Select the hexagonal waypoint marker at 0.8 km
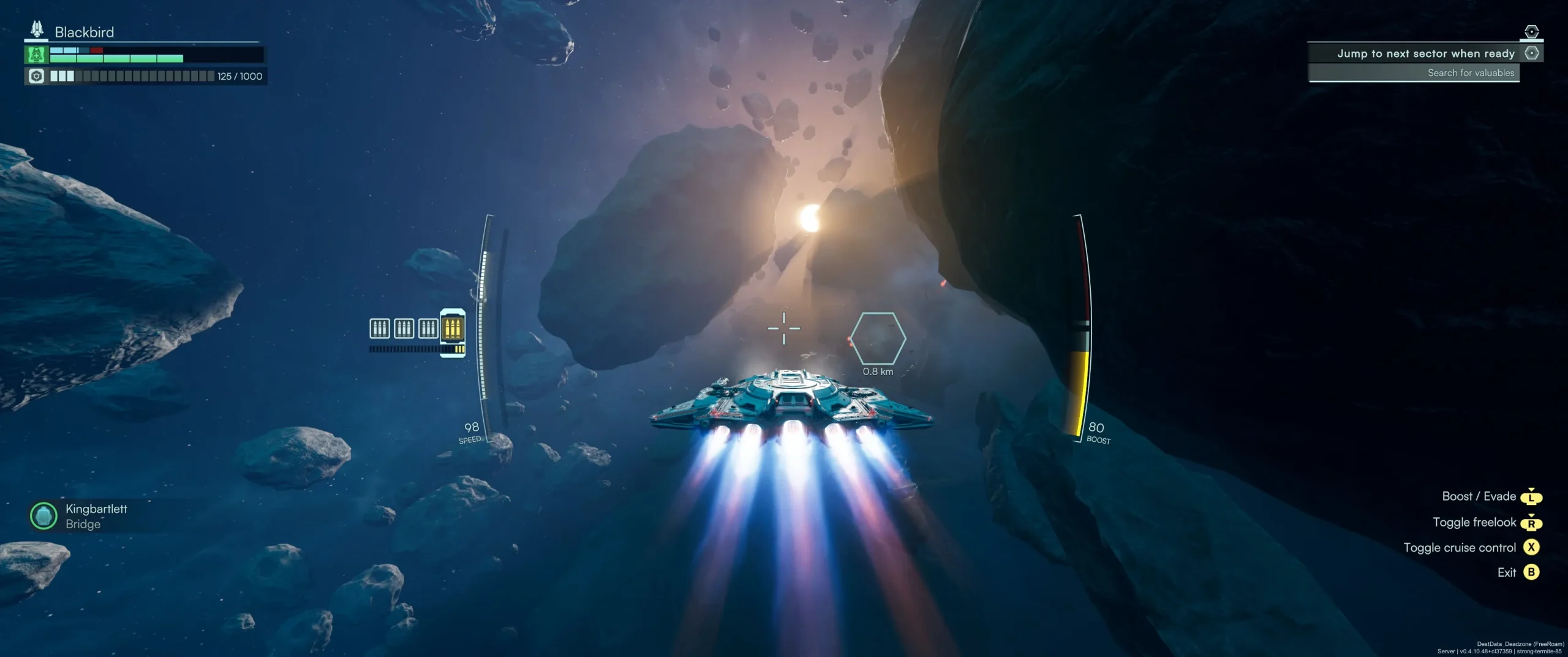Viewport: 1568px width, 657px height. [878, 338]
